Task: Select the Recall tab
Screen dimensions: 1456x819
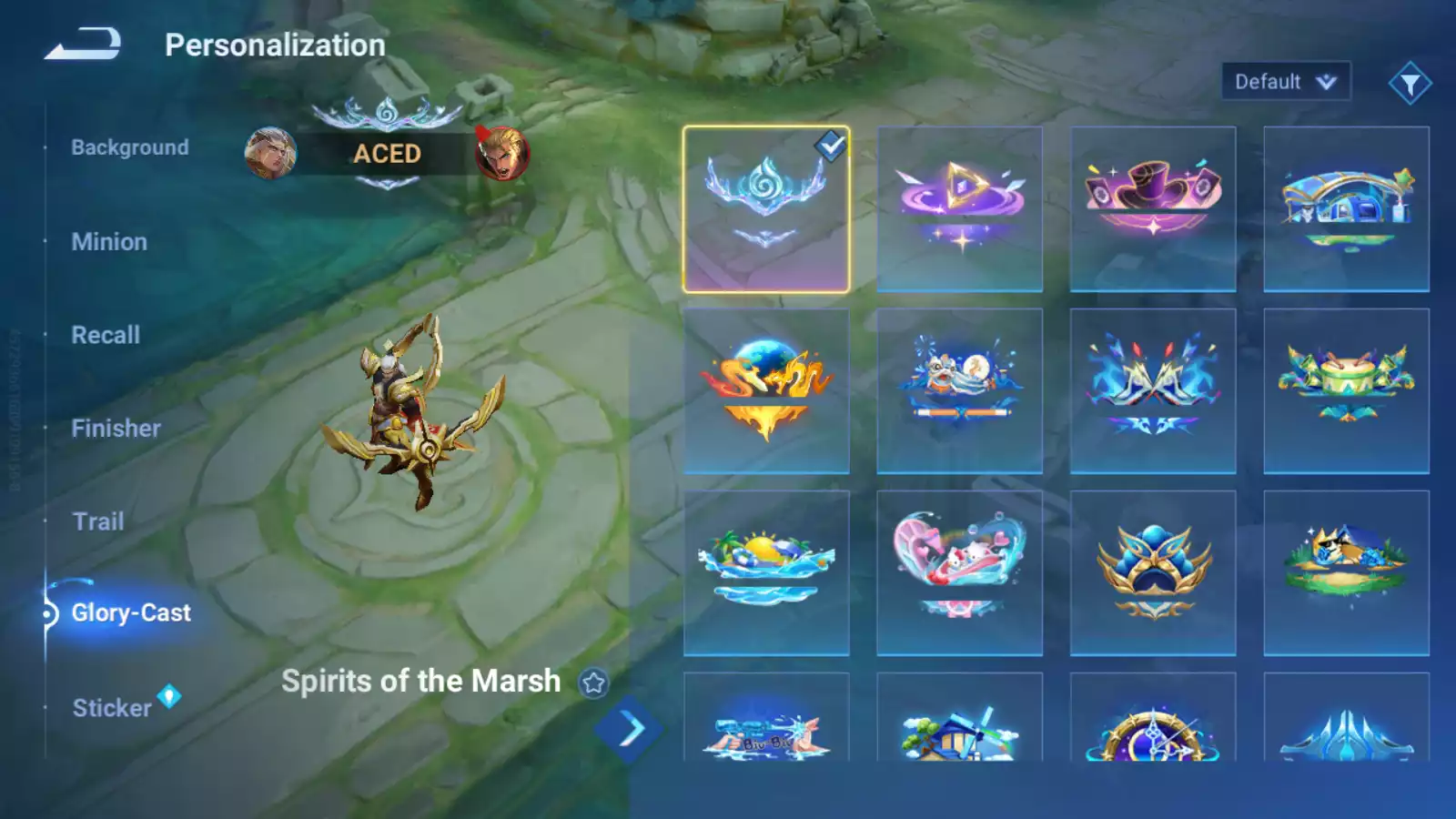Action: tap(106, 335)
